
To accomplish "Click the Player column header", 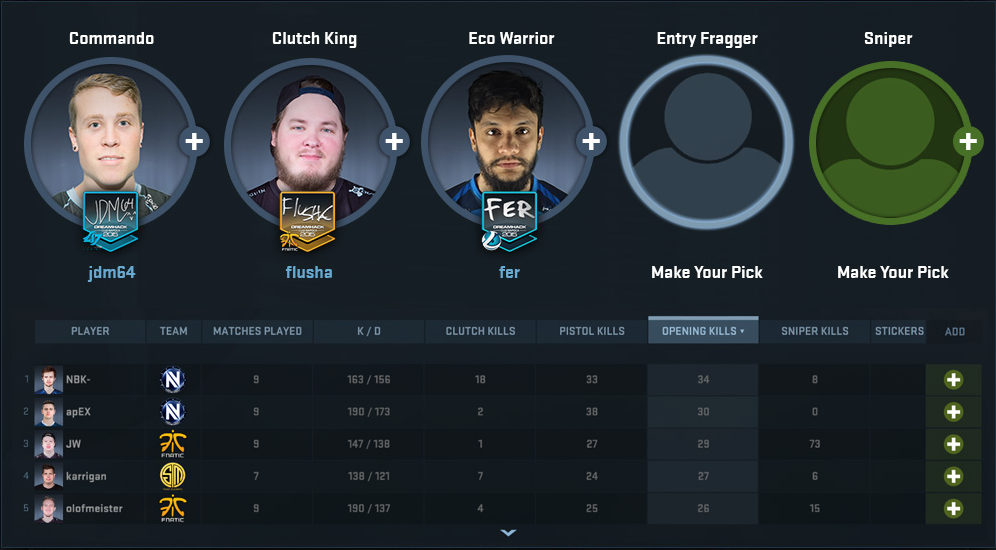I will point(90,331).
